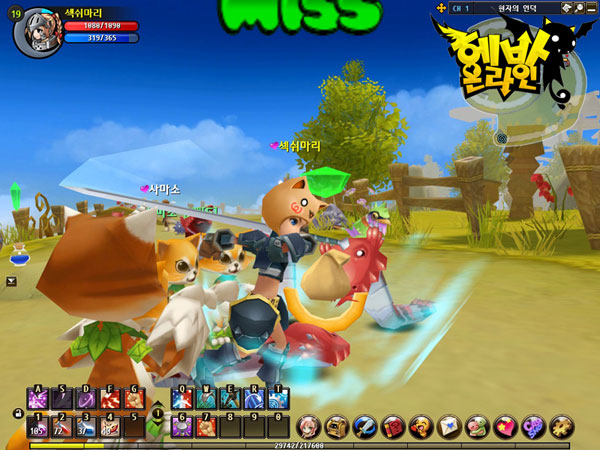Use the blue swirl skill on slot T
The width and height of the screenshot is (600, 450).
(277, 400)
